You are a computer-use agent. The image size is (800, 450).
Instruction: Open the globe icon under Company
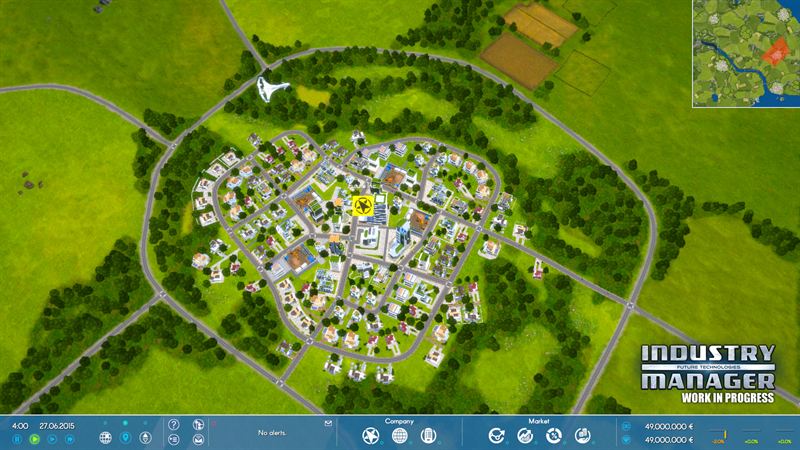399,436
